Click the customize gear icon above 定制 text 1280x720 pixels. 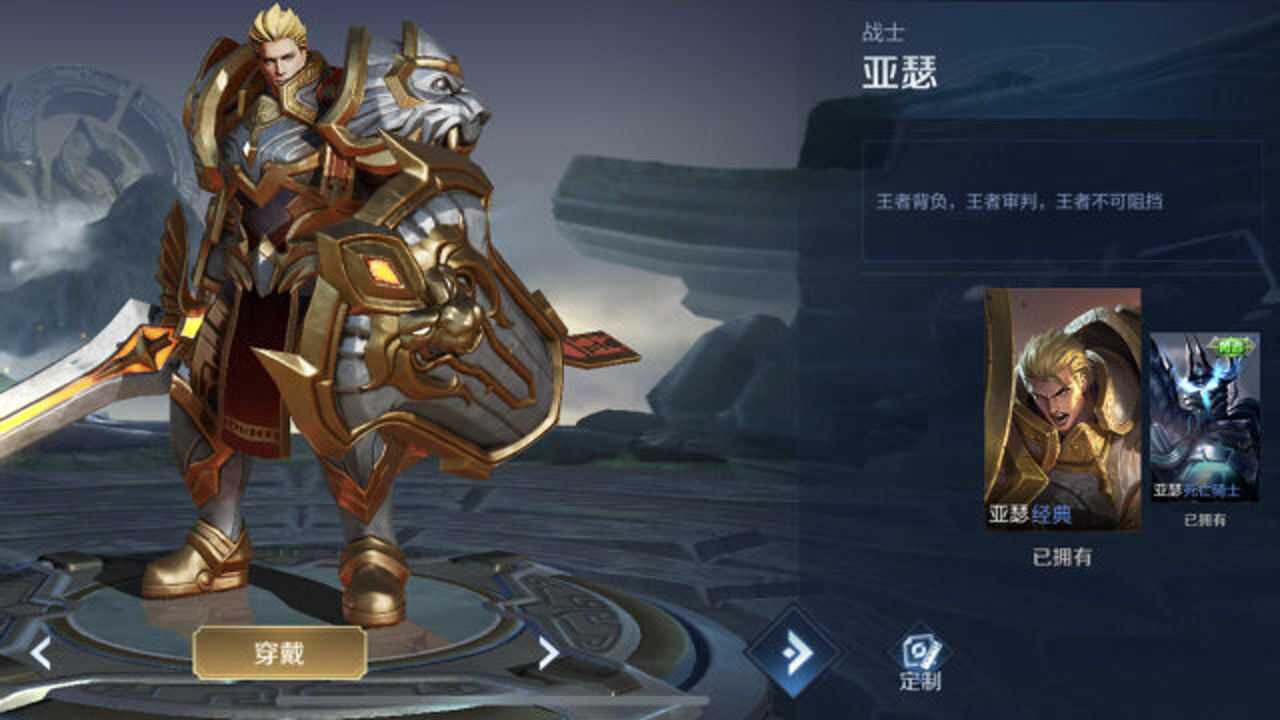click(919, 649)
